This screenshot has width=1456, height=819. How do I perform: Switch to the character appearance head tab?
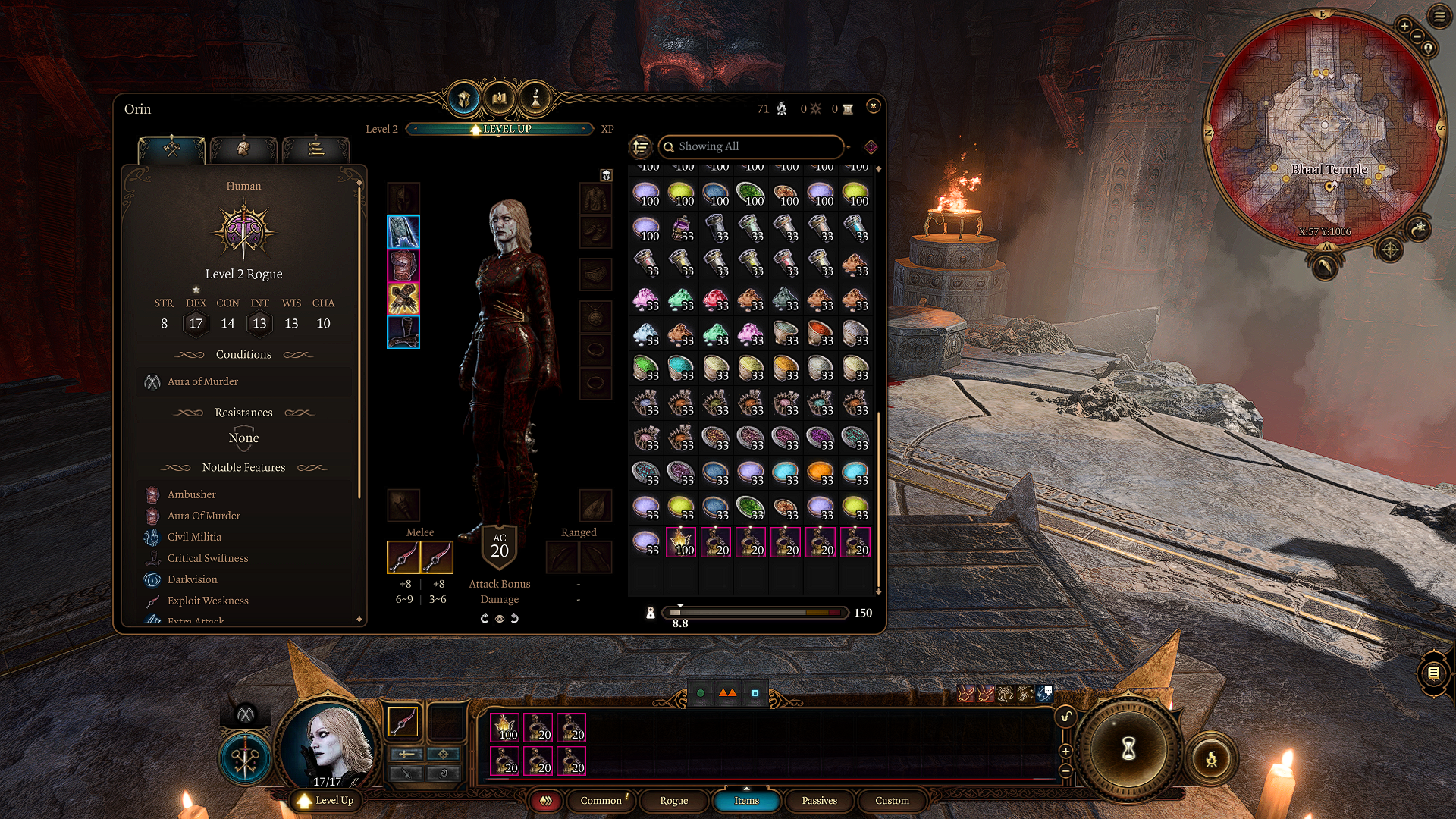click(x=243, y=149)
